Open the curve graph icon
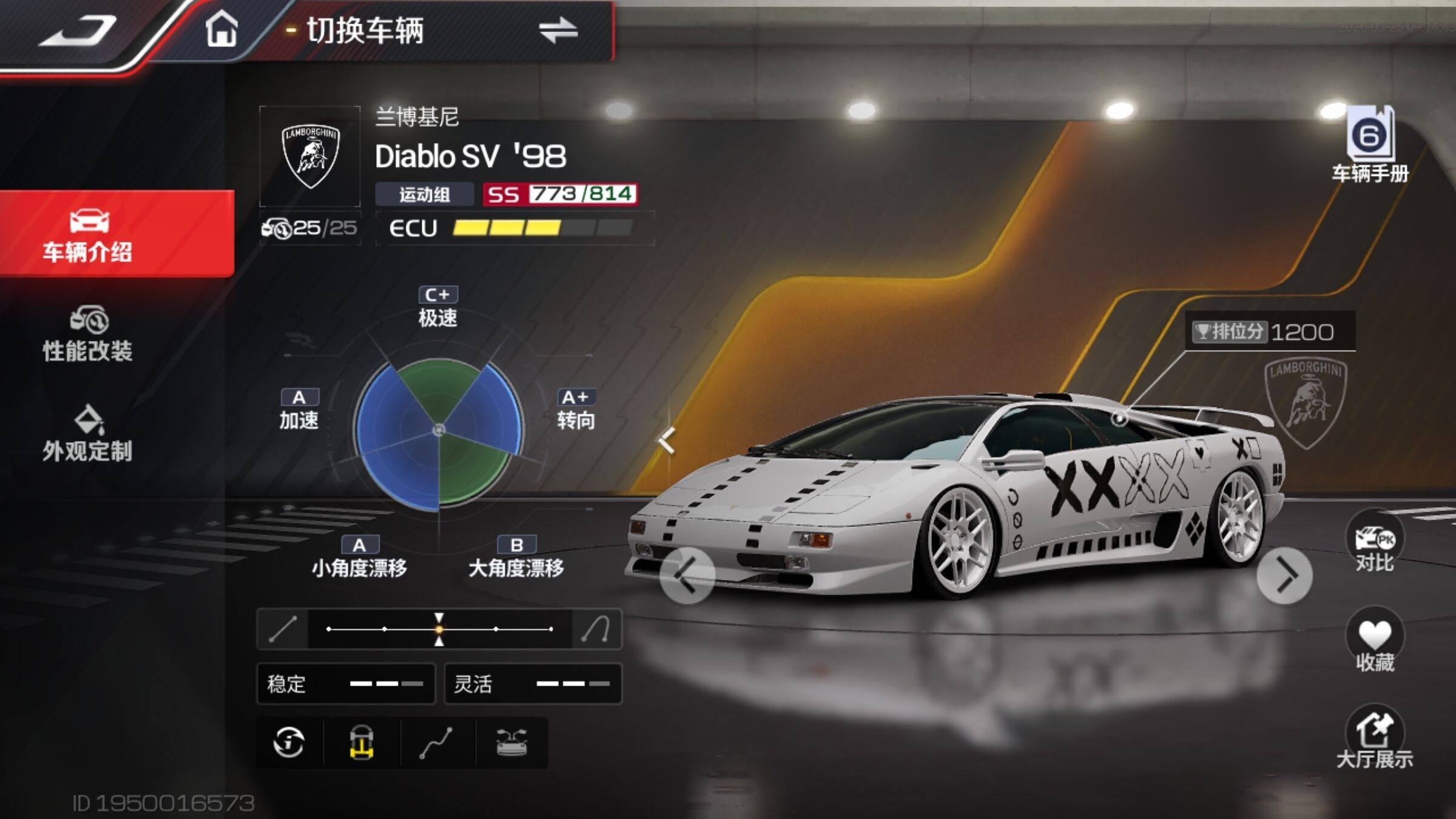The height and width of the screenshot is (819, 1456). (437, 743)
